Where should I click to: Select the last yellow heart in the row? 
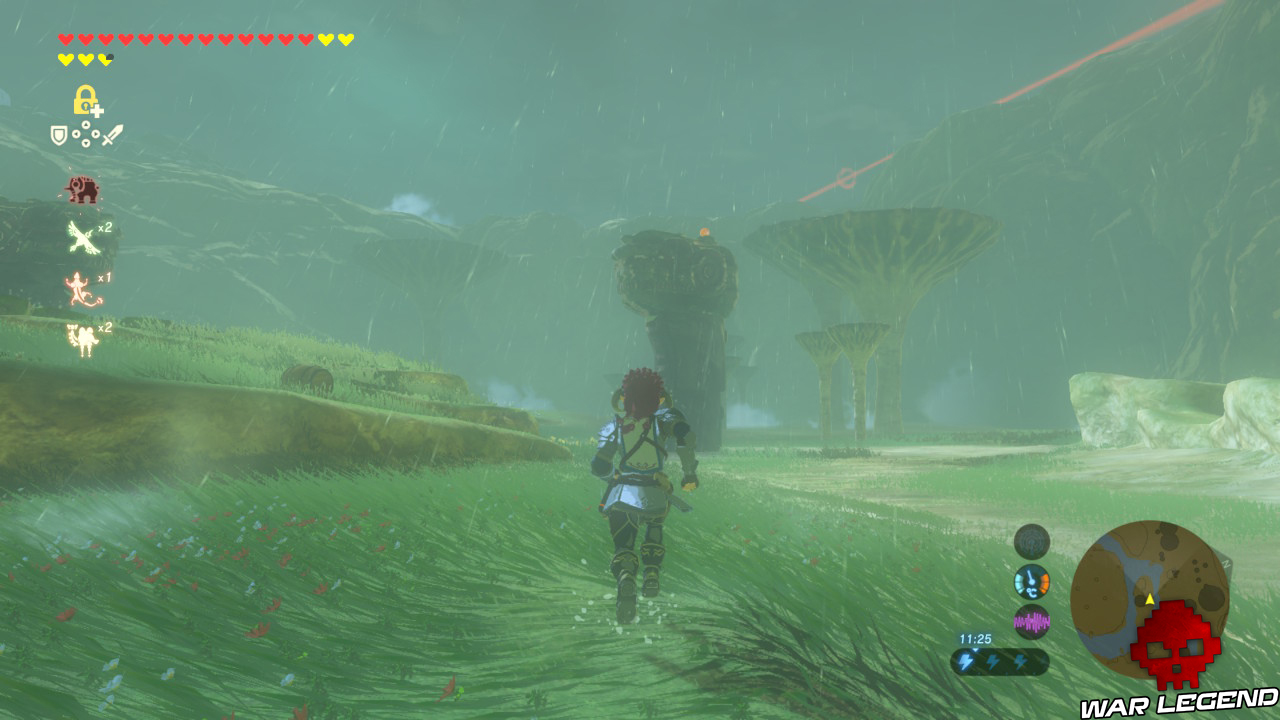[347, 40]
